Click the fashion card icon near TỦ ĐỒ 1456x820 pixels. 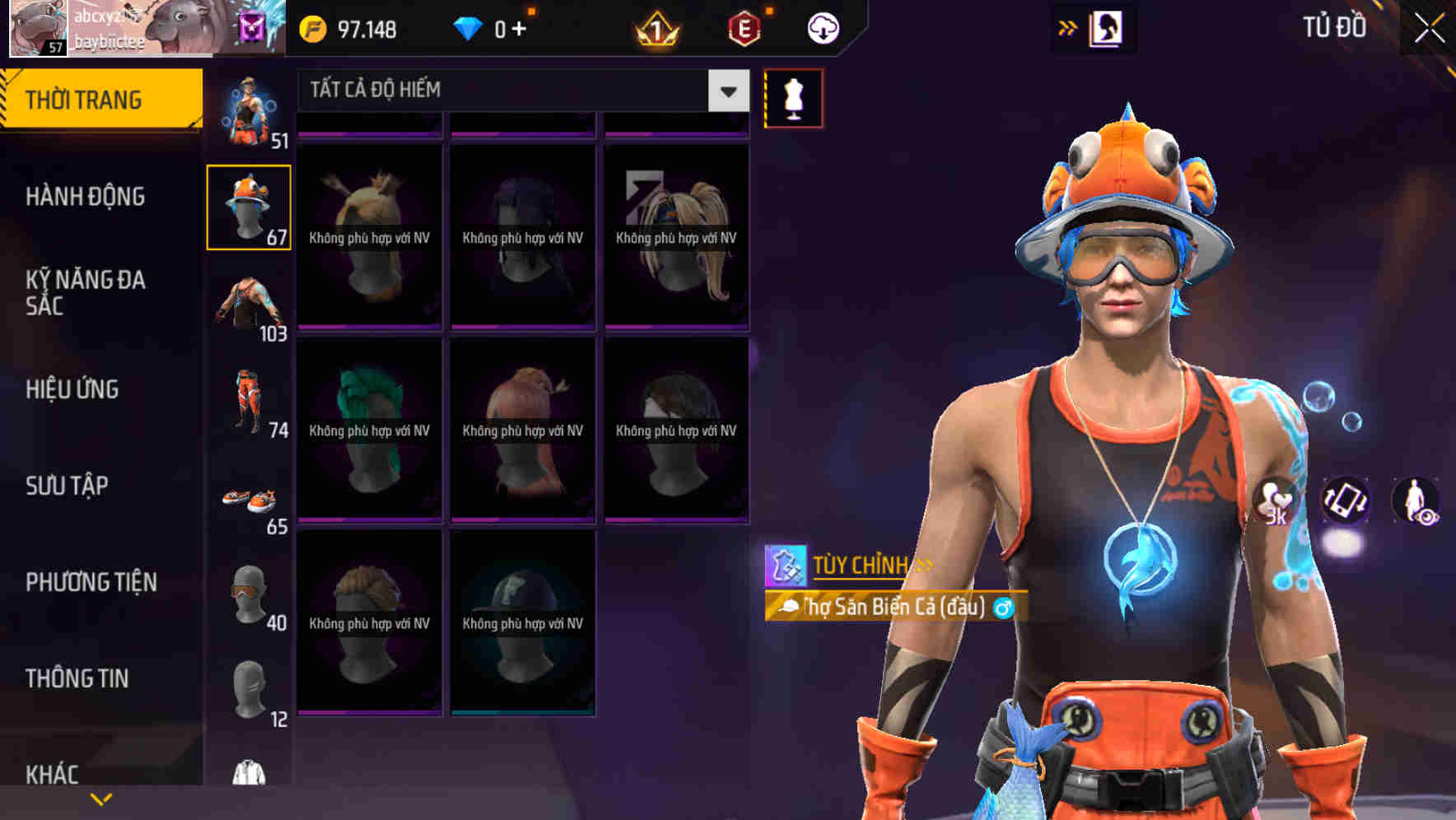(x=1107, y=27)
